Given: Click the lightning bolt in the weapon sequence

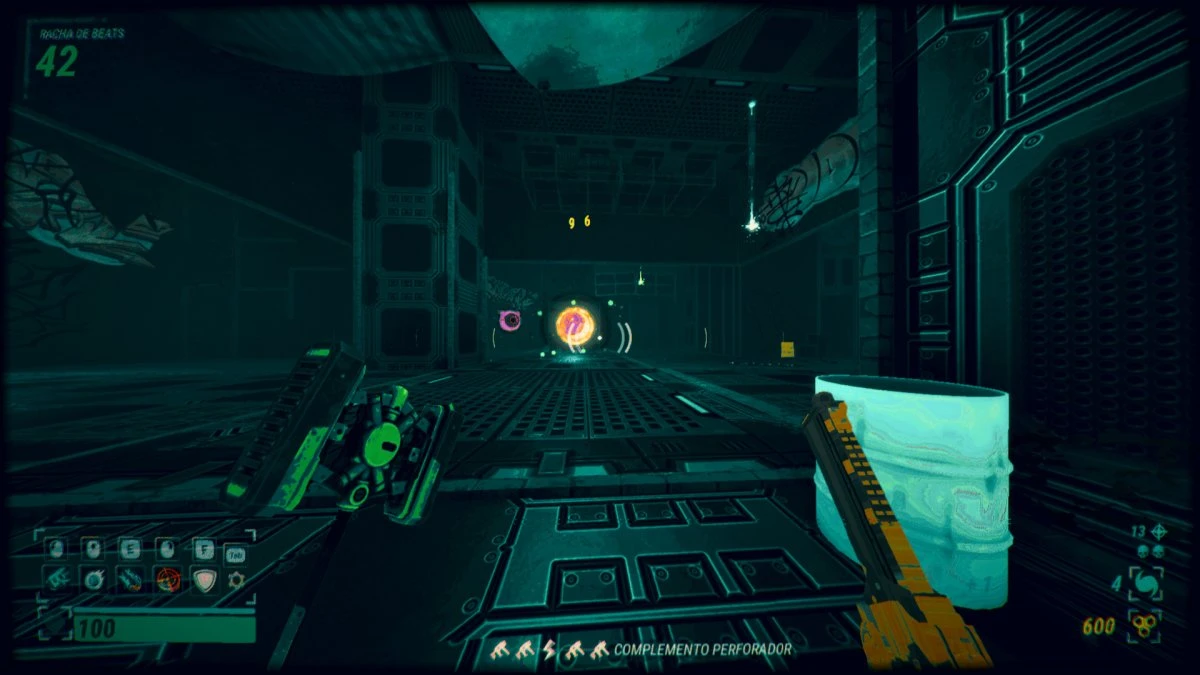Looking at the screenshot, I should coord(548,650).
